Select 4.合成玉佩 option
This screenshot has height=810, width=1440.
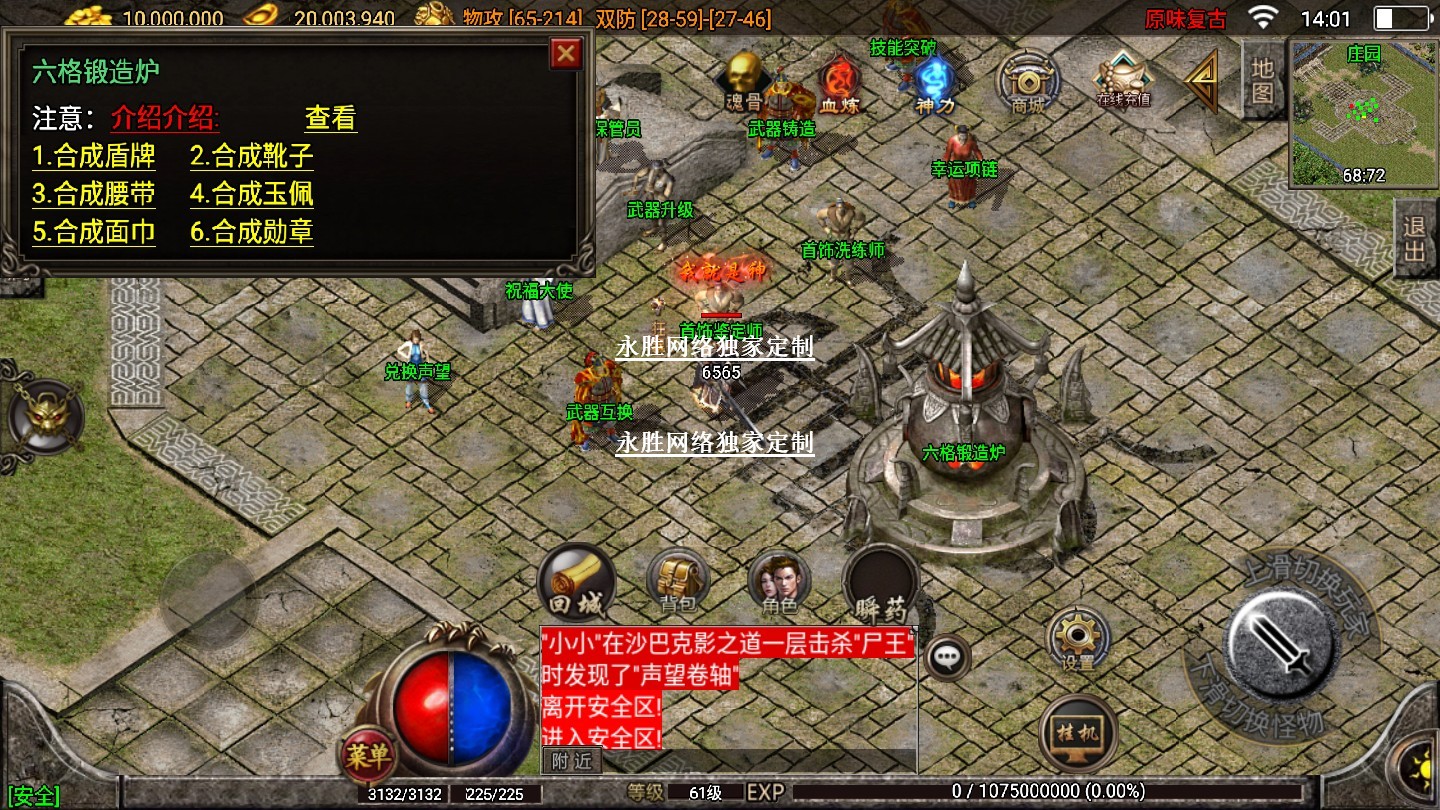(252, 194)
